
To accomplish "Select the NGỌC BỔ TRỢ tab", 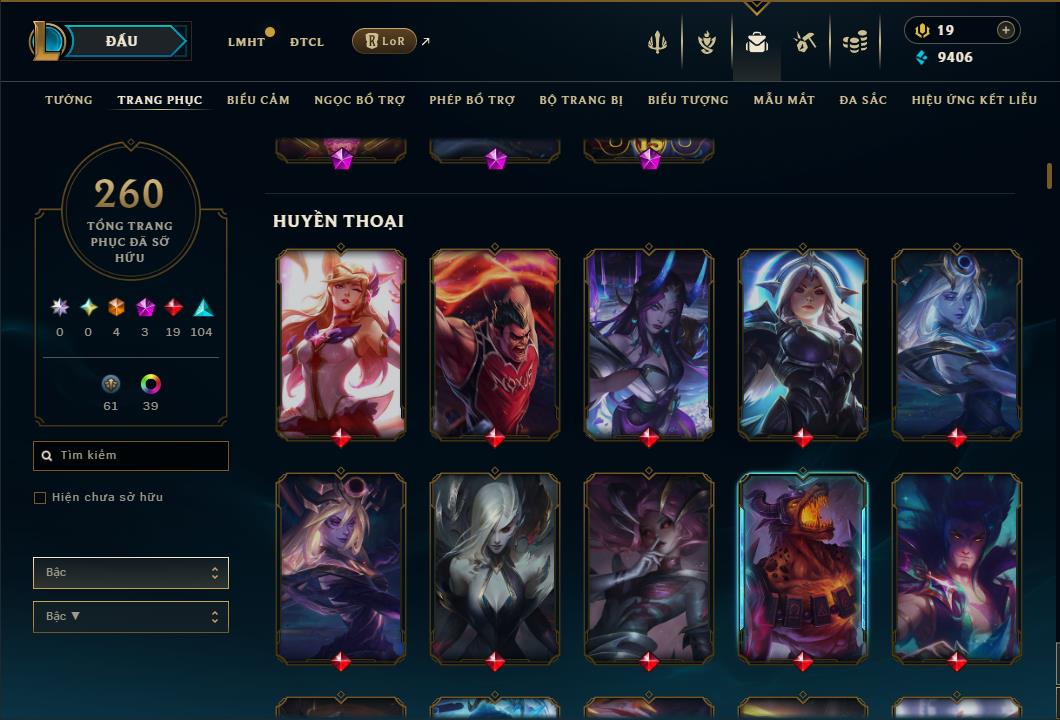I will coord(359,100).
